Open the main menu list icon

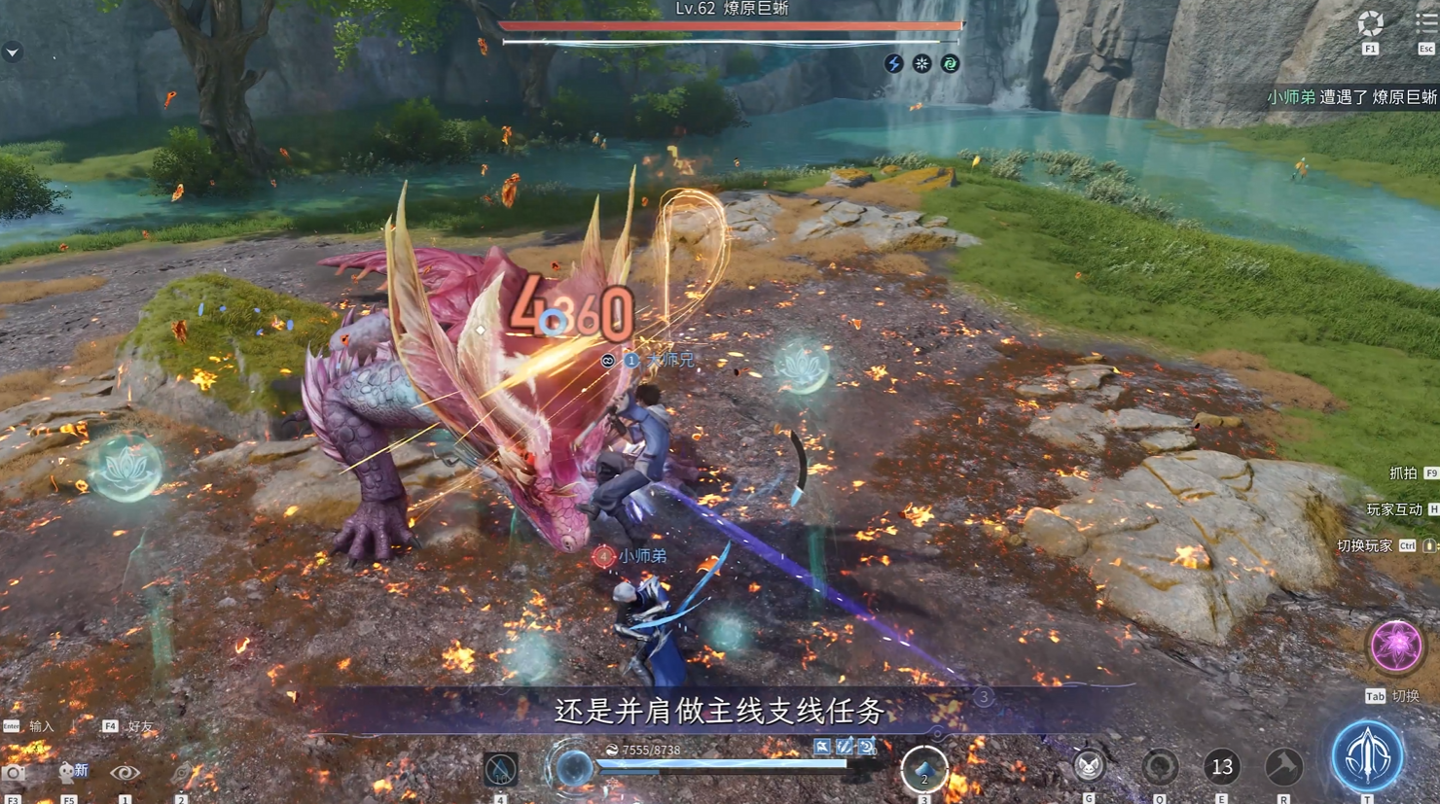click(x=1426, y=22)
